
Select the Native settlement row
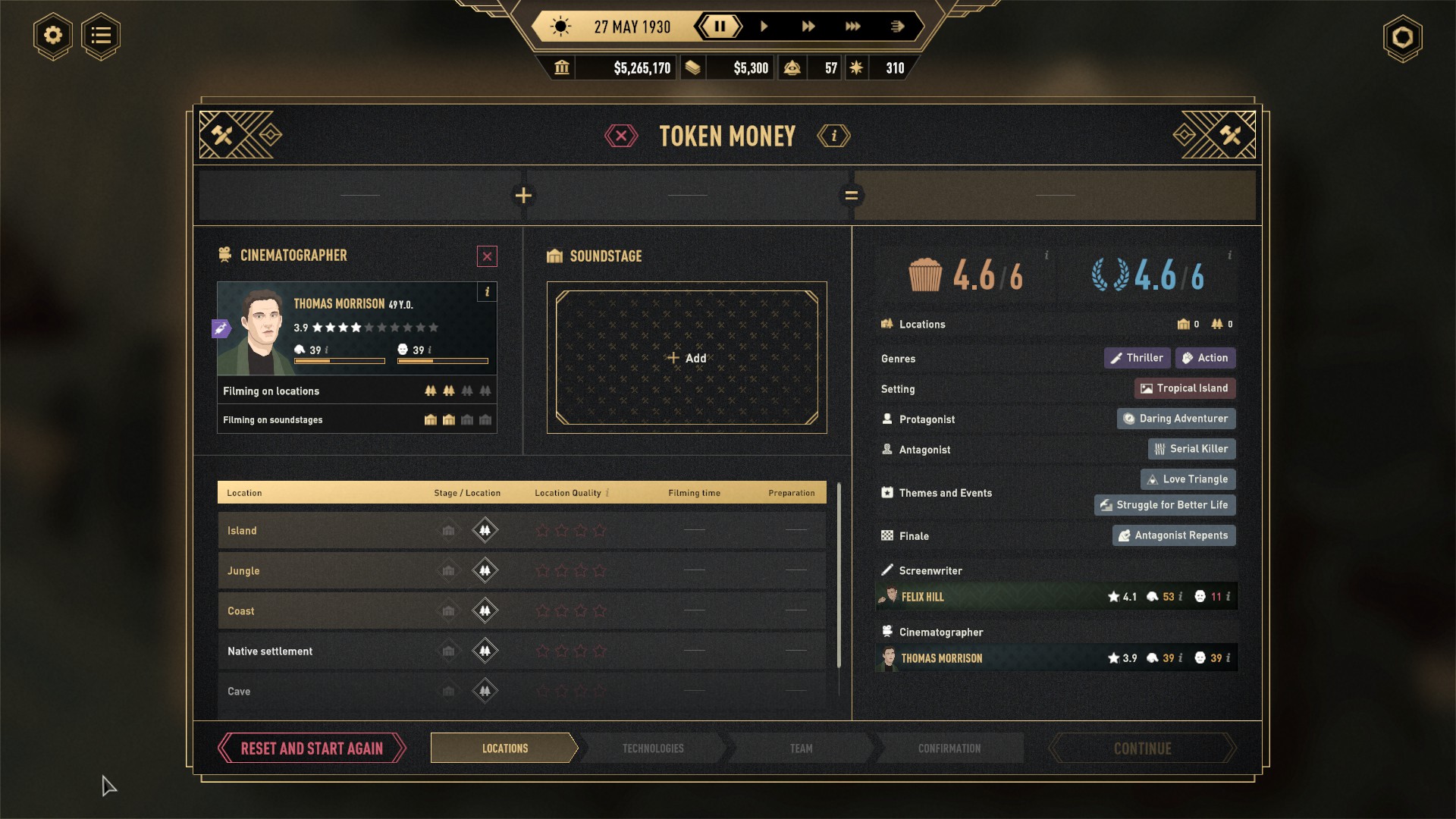click(326, 651)
